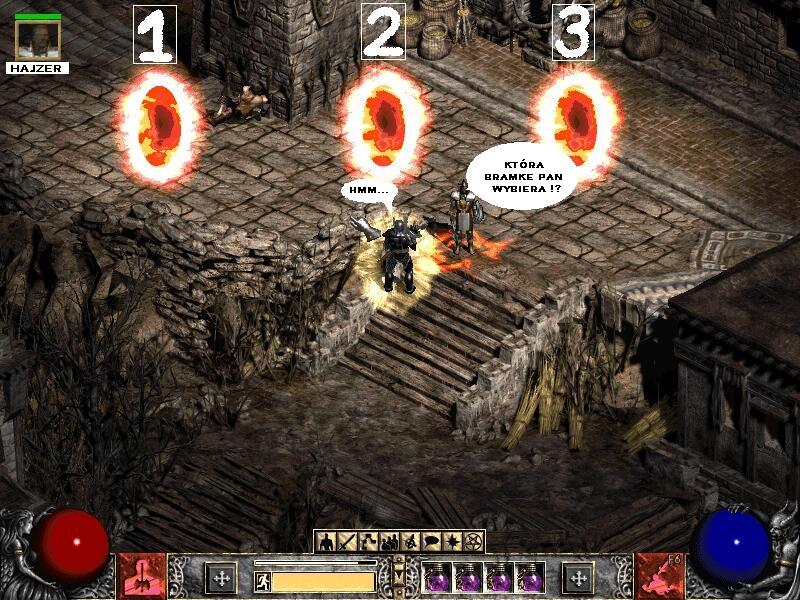Show the automap from the mini panel
Viewport: 800px width, 600px height.
point(410,542)
